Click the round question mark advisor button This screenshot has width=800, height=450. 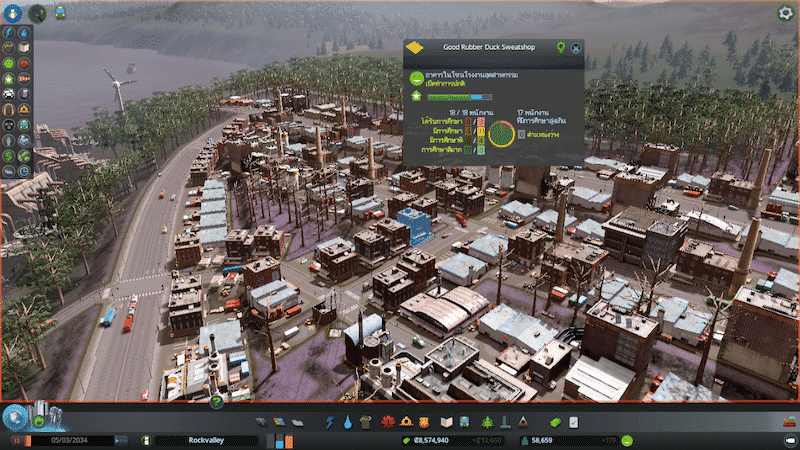[215, 402]
